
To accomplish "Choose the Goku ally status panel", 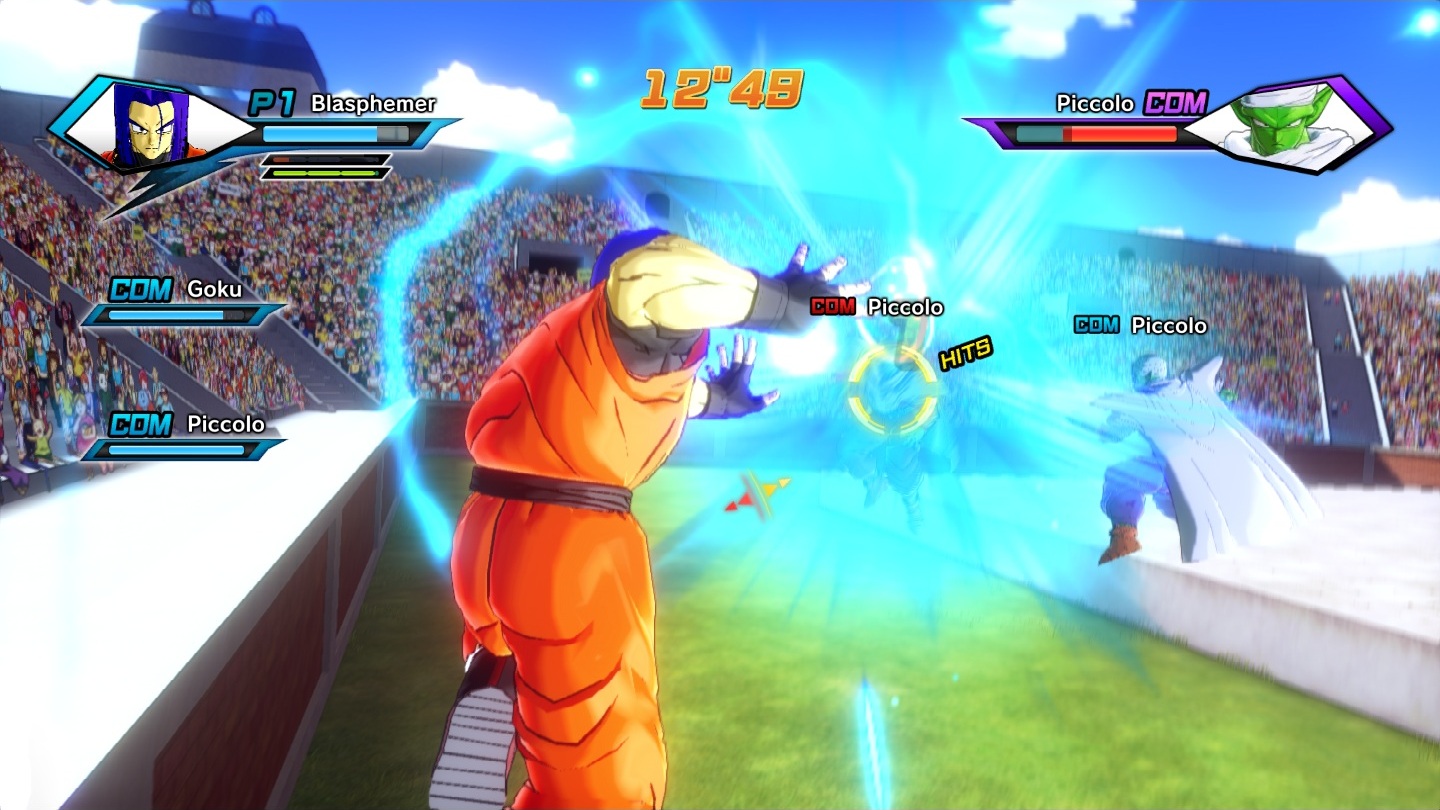I will (185, 302).
